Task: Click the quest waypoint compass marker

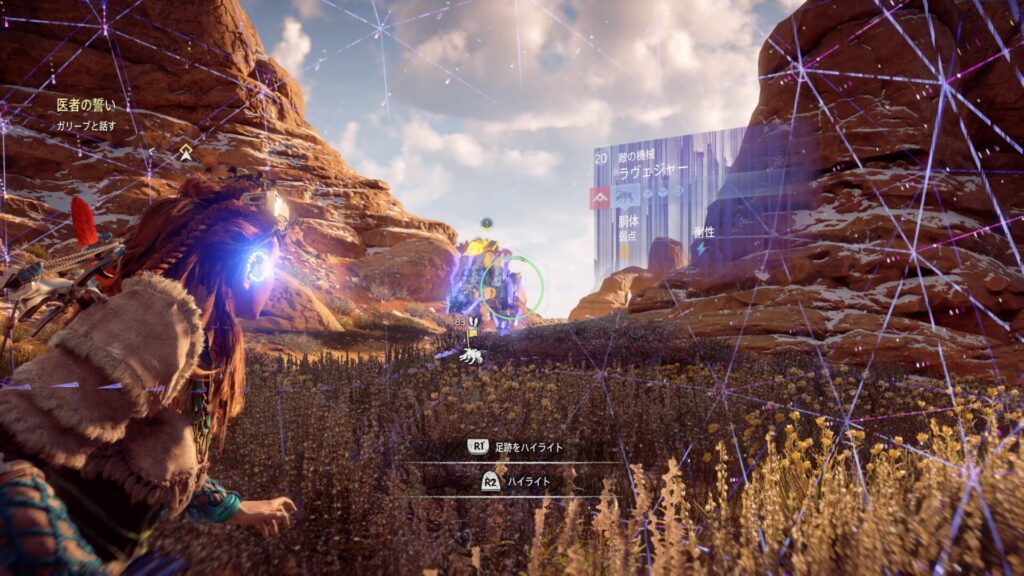Action: click(186, 152)
